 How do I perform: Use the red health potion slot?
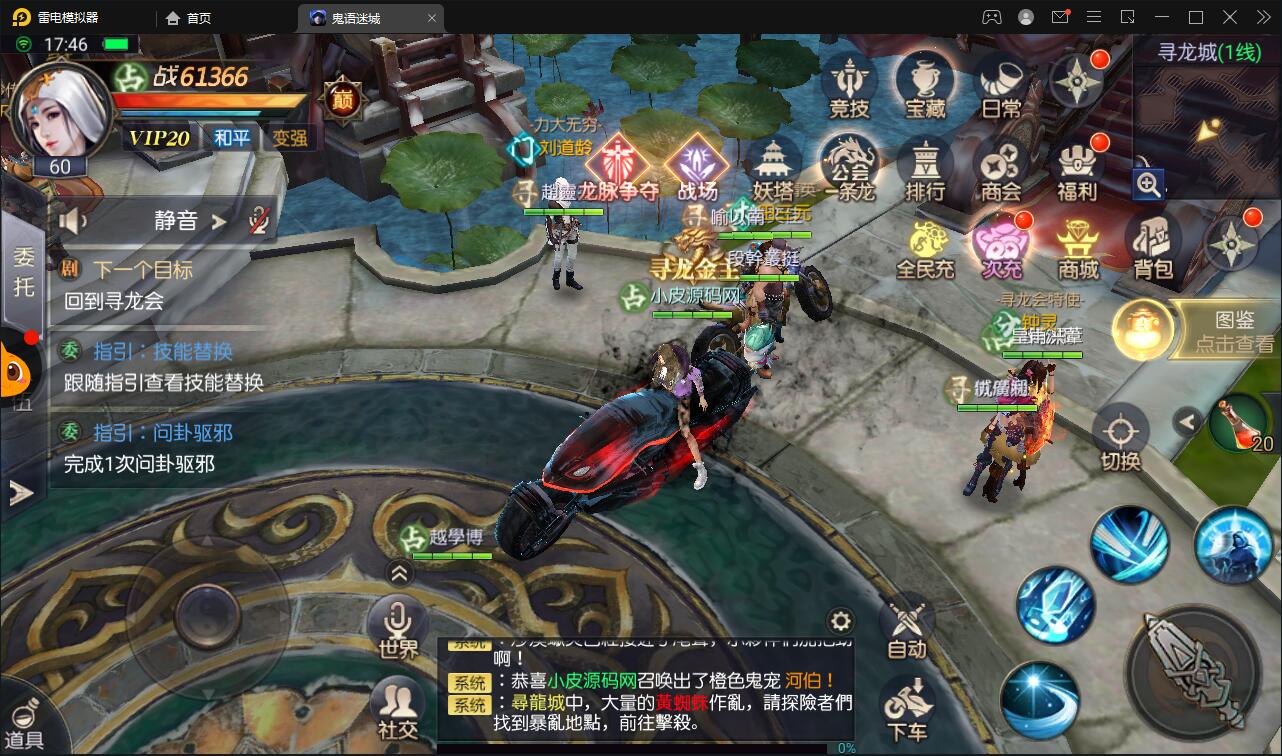pyautogui.click(x=1241, y=424)
